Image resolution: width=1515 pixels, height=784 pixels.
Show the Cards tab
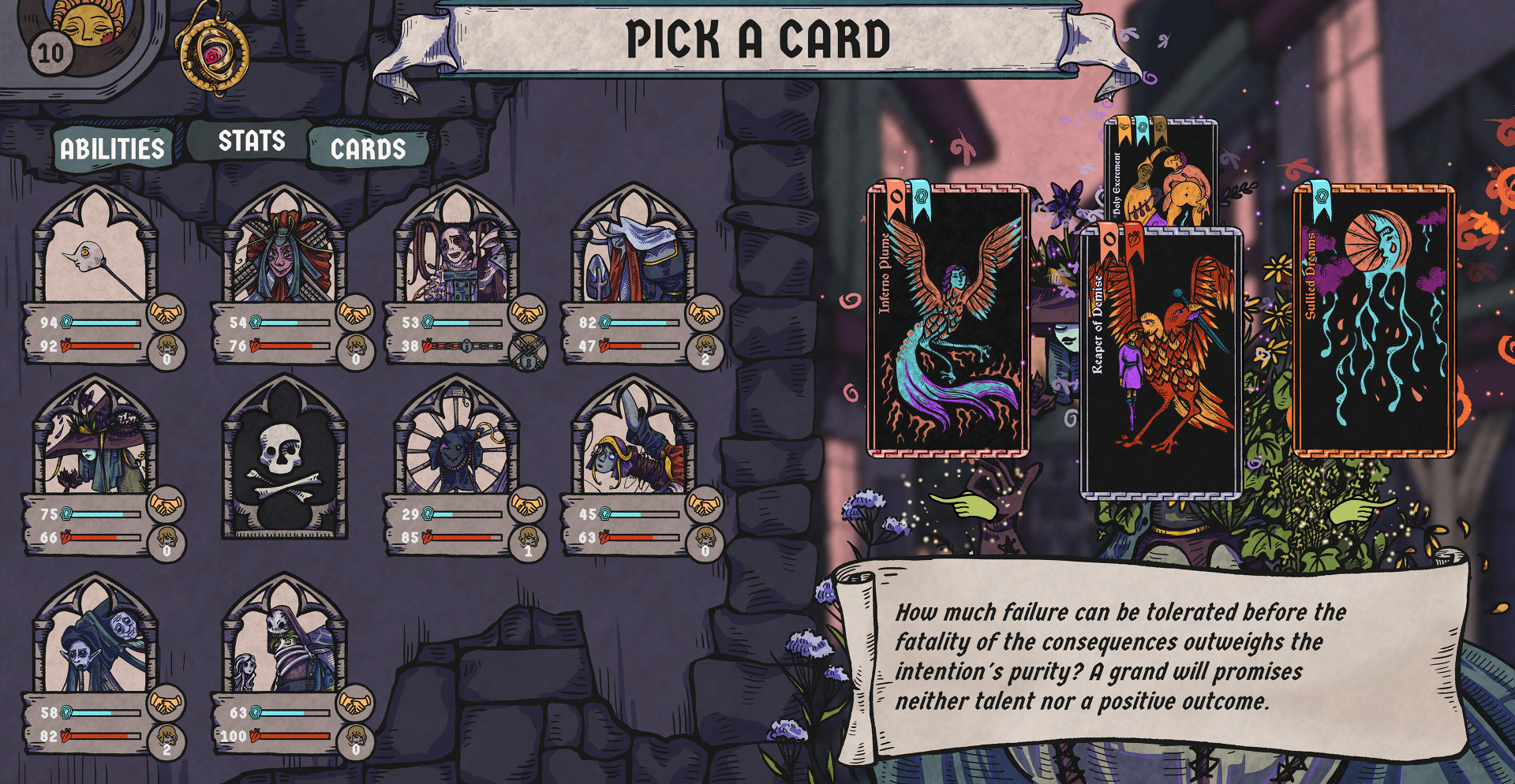pyautogui.click(x=368, y=148)
